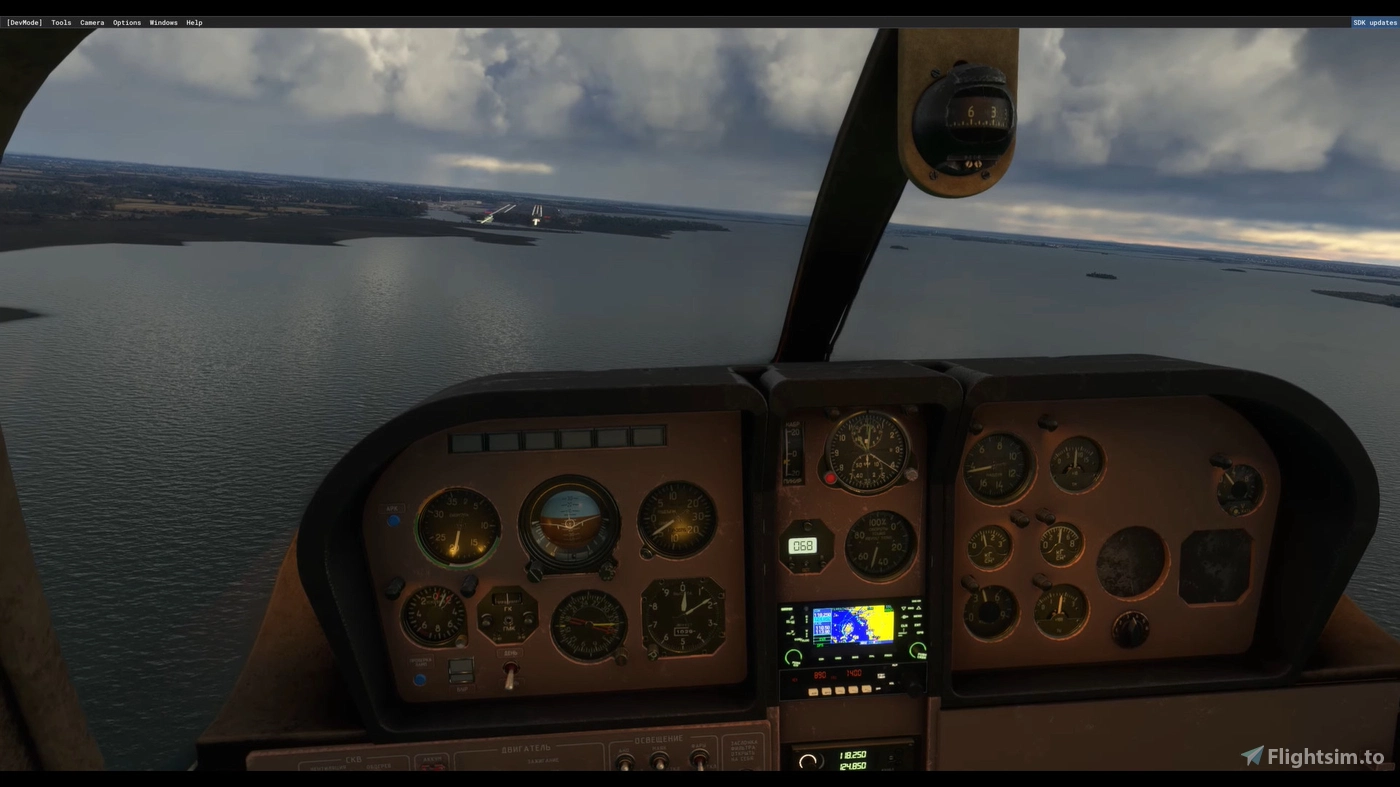1400x787 pixels.
Task: Open the Options menu
Action: click(x=126, y=22)
